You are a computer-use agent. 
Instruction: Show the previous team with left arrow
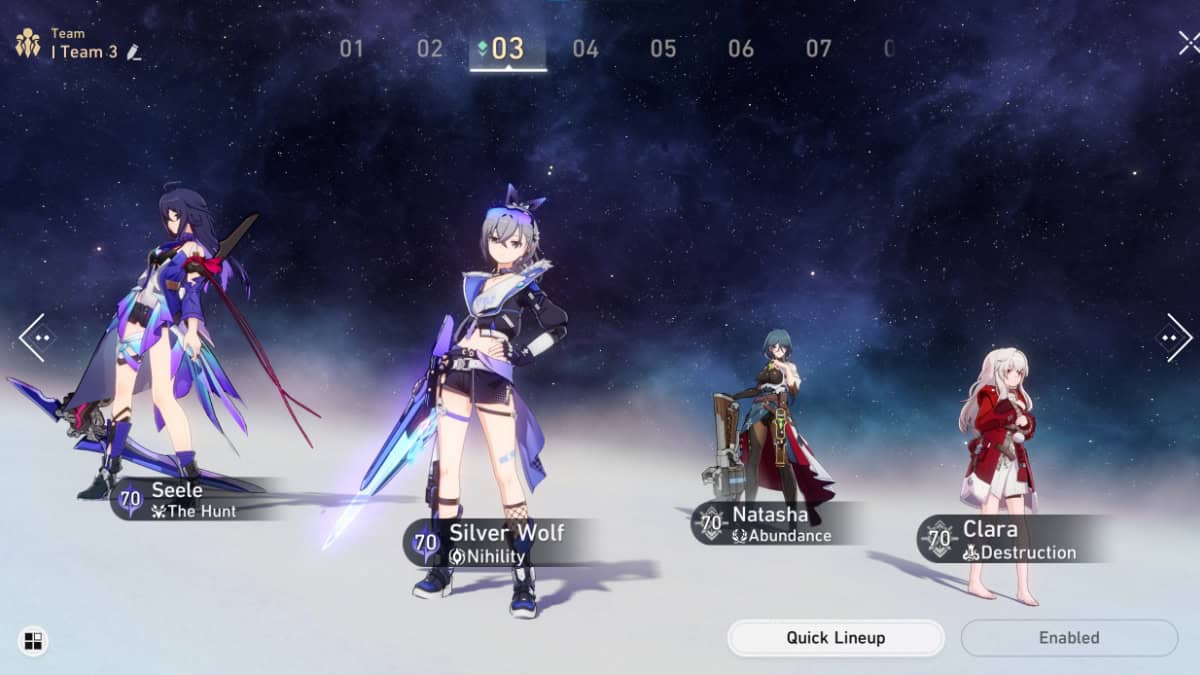tap(36, 337)
